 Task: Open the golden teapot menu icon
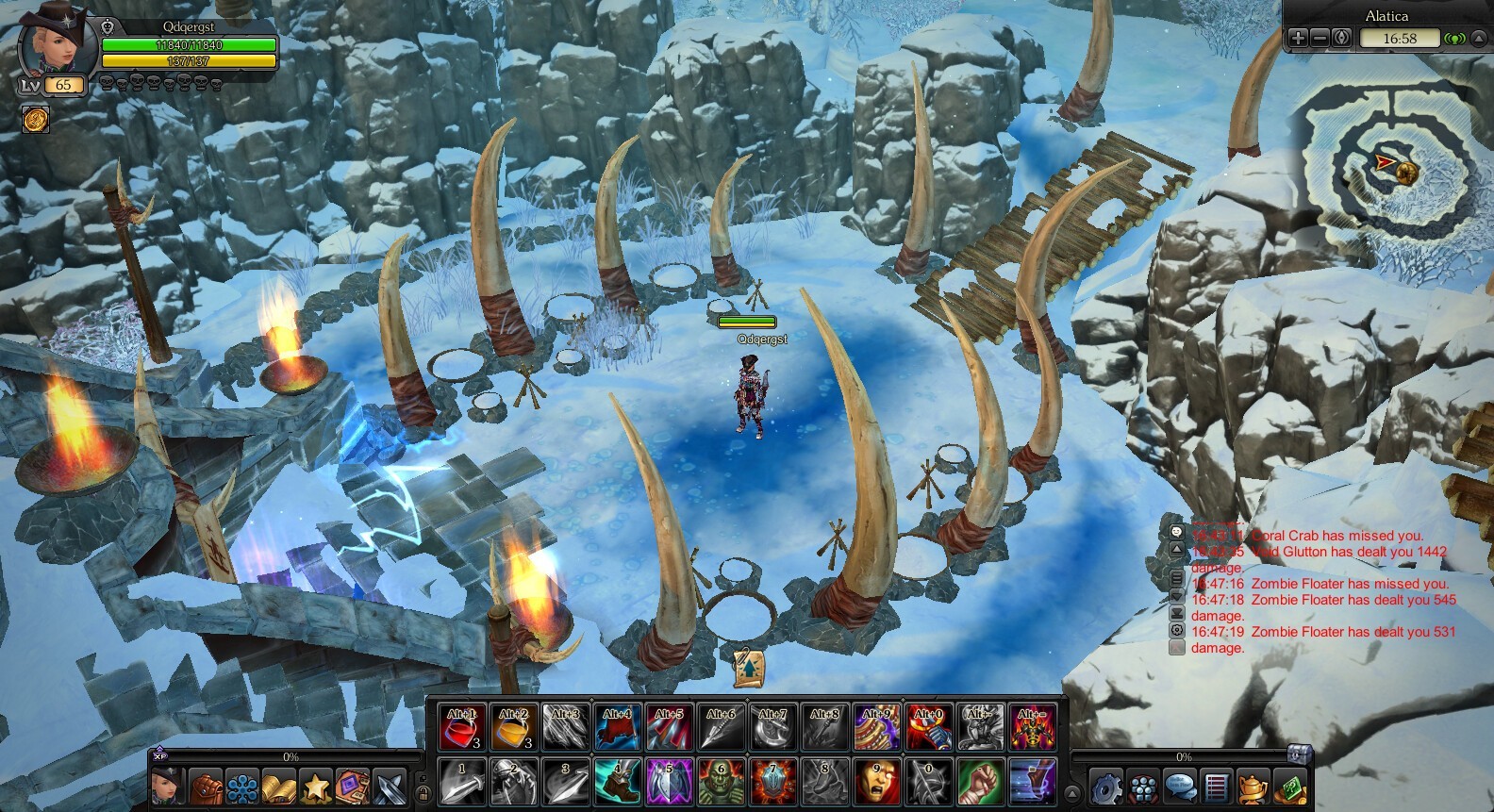tap(1253, 787)
